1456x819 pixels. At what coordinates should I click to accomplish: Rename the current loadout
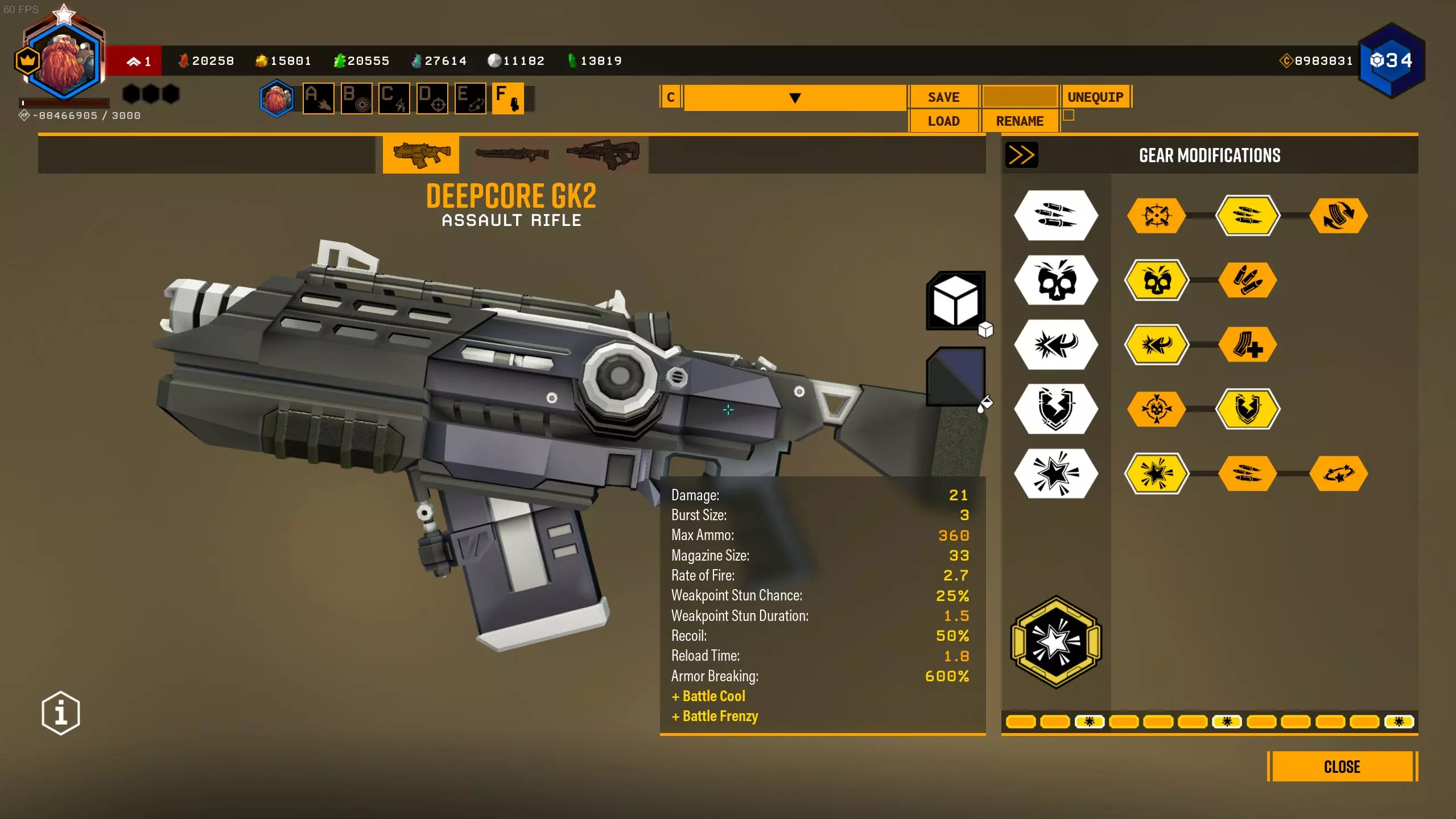coord(1019,121)
